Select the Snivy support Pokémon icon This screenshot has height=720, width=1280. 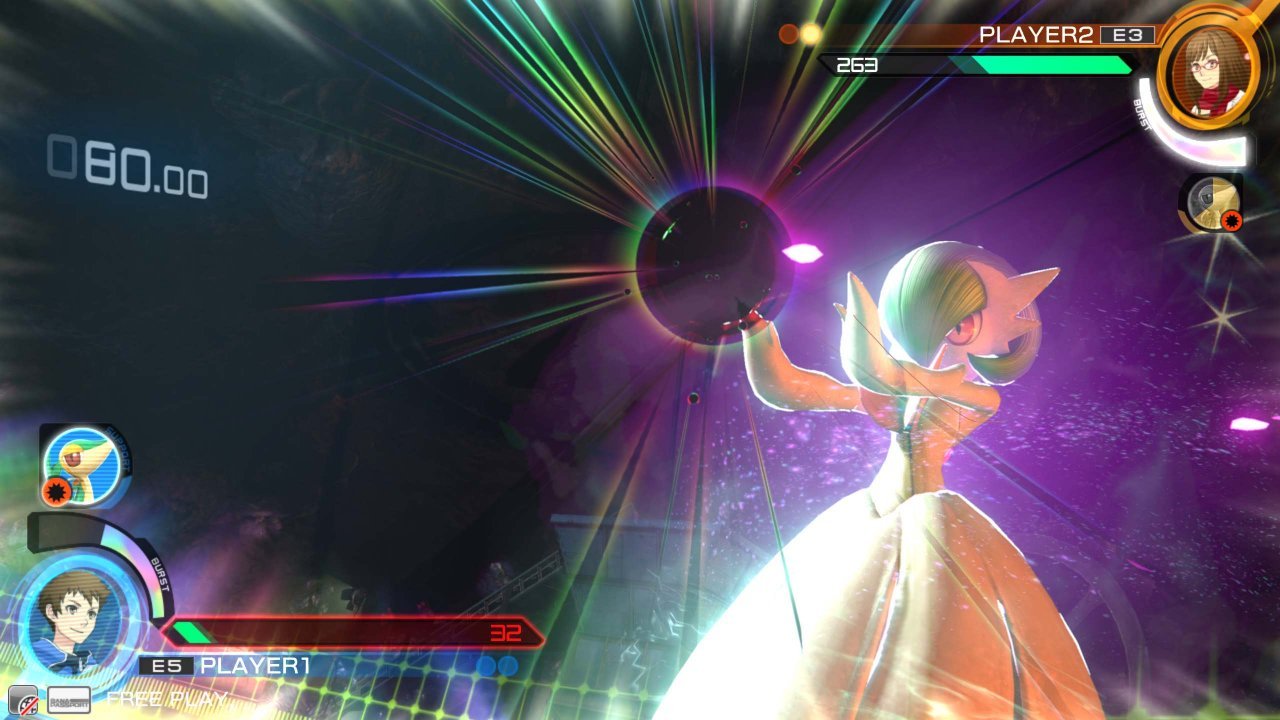pos(83,464)
